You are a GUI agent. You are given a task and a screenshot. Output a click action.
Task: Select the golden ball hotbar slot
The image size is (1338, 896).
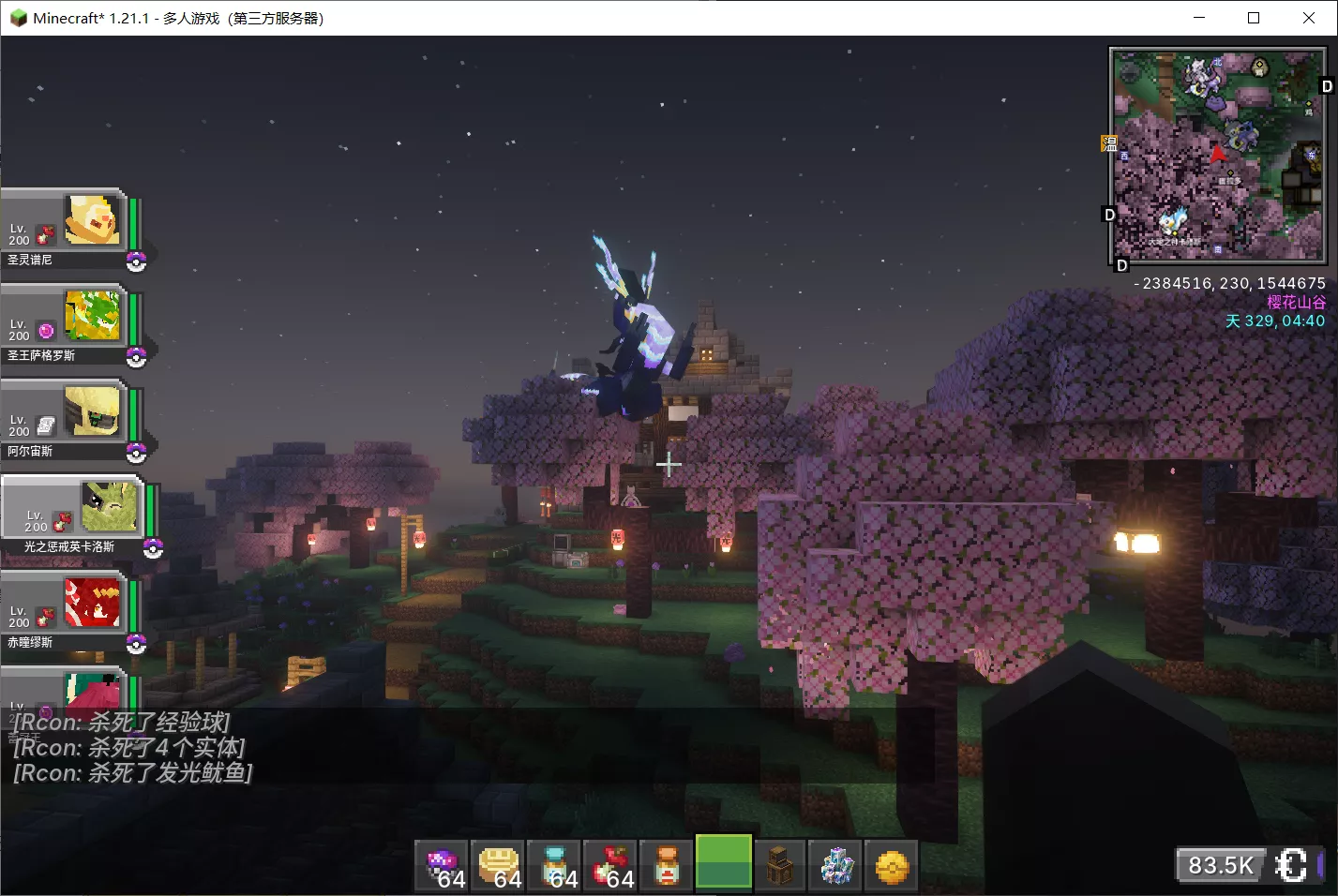tap(892, 865)
